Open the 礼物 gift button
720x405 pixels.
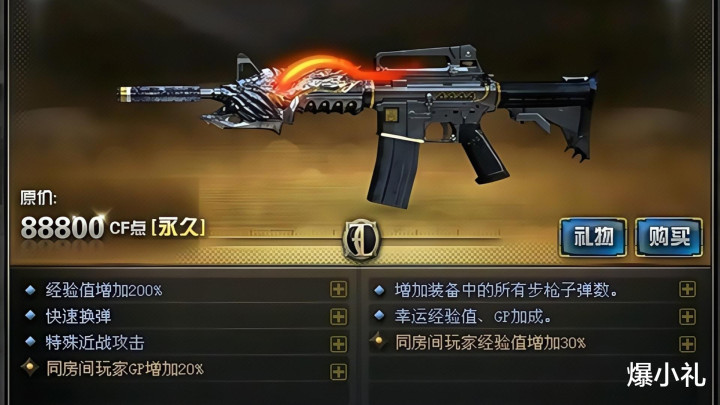593,238
